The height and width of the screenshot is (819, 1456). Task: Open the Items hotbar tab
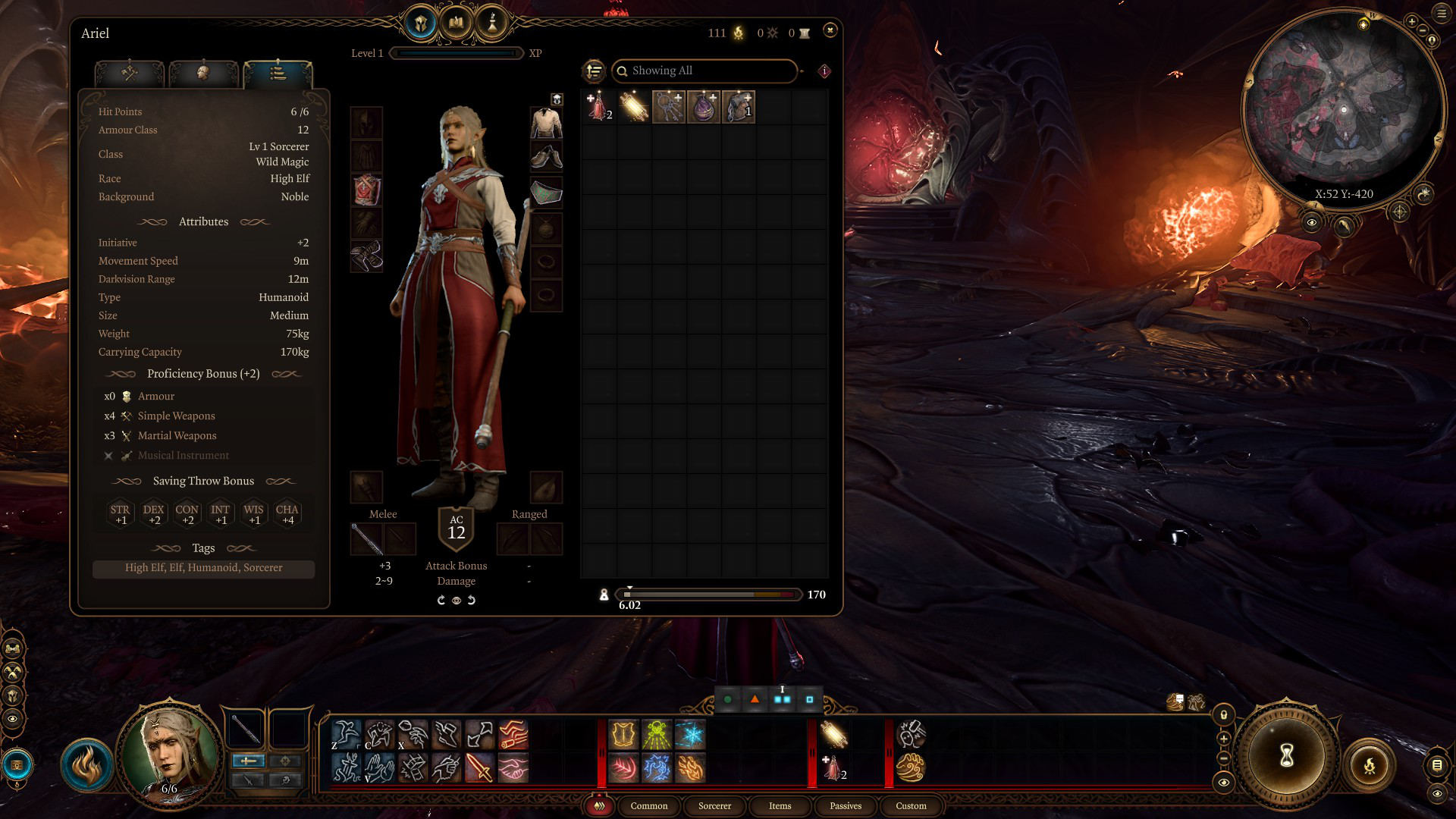(780, 806)
